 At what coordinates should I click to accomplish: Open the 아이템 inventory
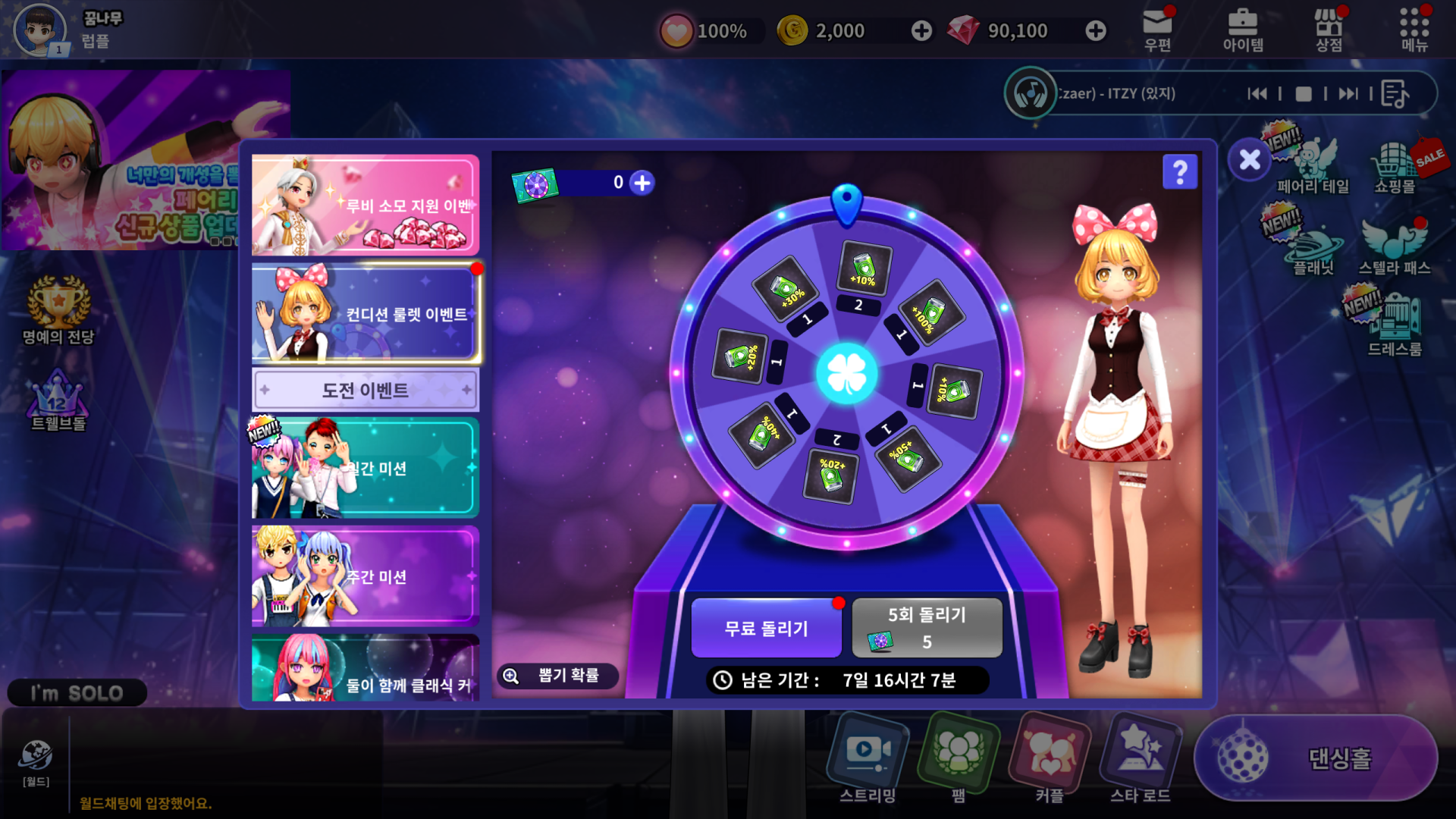coord(1243,30)
